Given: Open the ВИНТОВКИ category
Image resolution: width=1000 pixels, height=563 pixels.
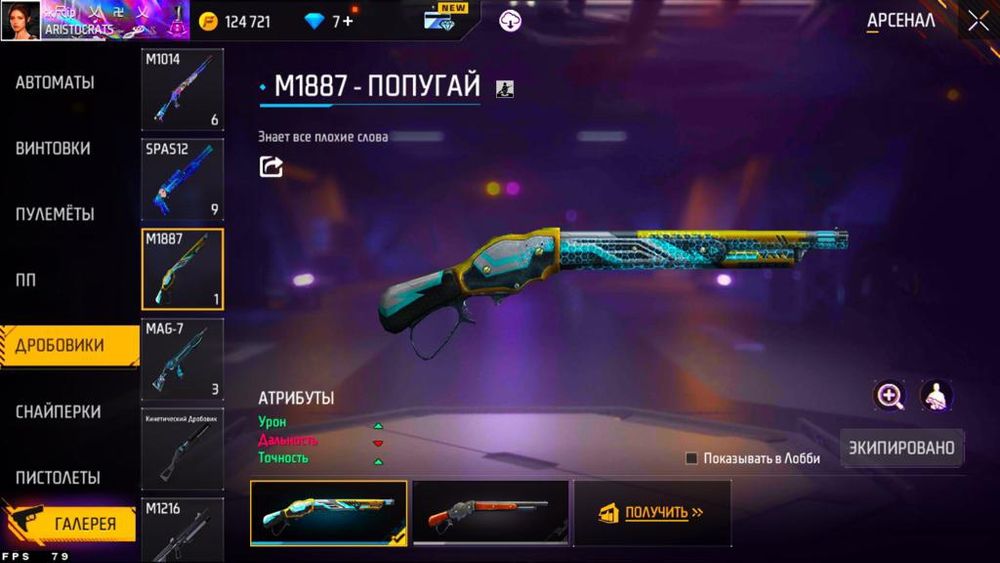Looking at the screenshot, I should pyautogui.click(x=53, y=149).
